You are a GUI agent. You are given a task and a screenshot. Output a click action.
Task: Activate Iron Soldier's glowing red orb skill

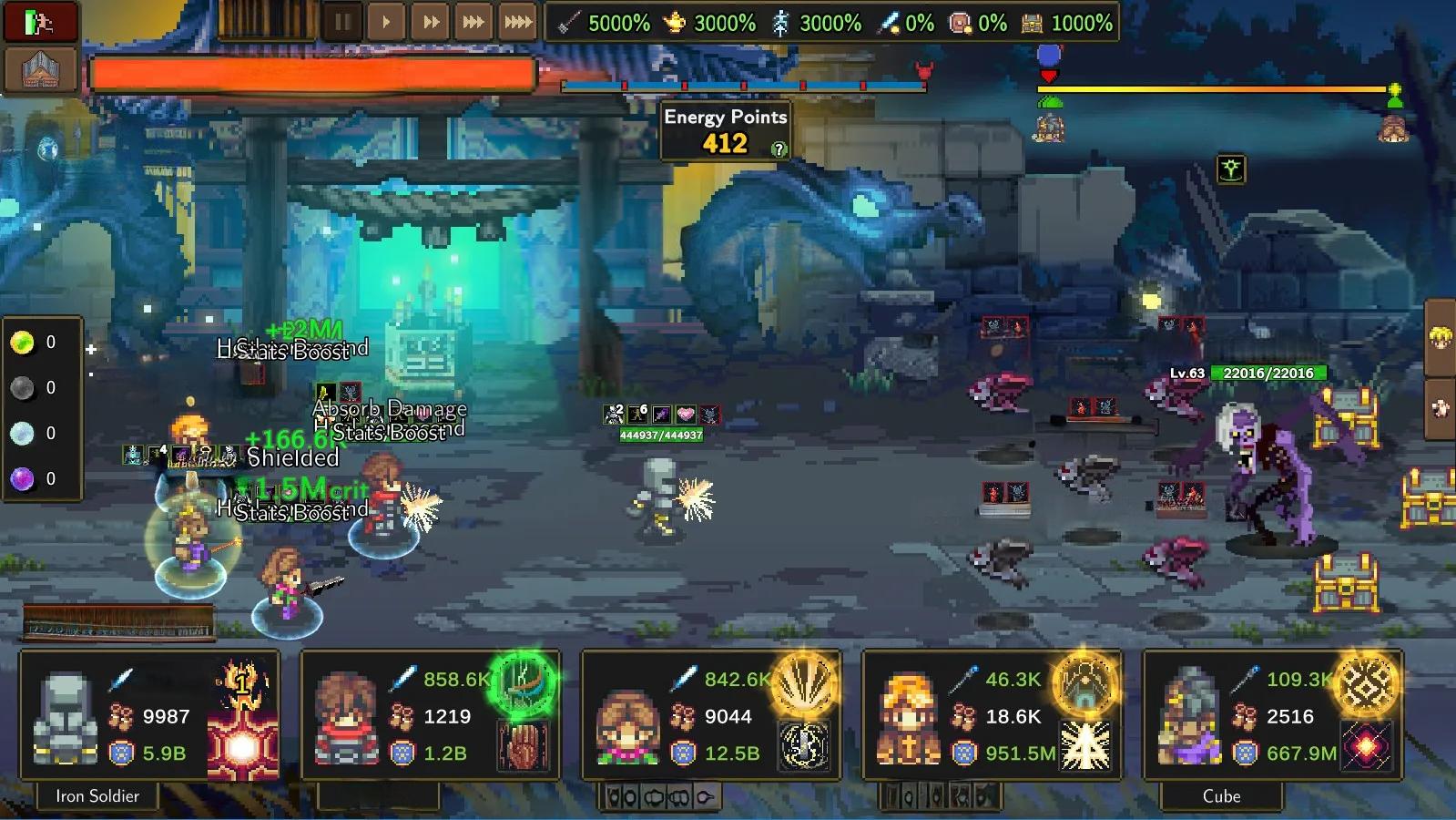pyautogui.click(x=241, y=747)
